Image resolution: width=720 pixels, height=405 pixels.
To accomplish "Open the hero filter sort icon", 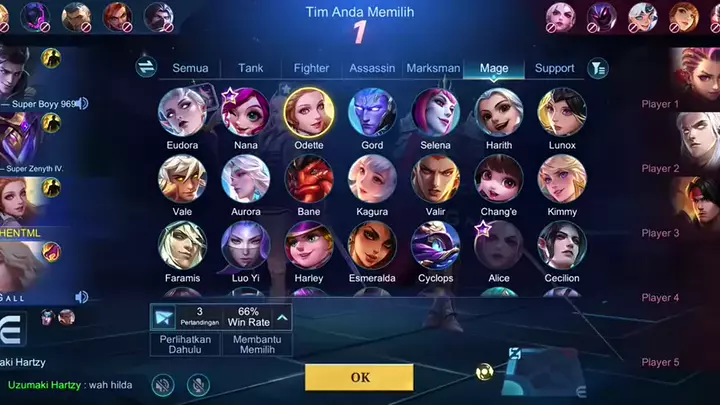I will point(598,68).
